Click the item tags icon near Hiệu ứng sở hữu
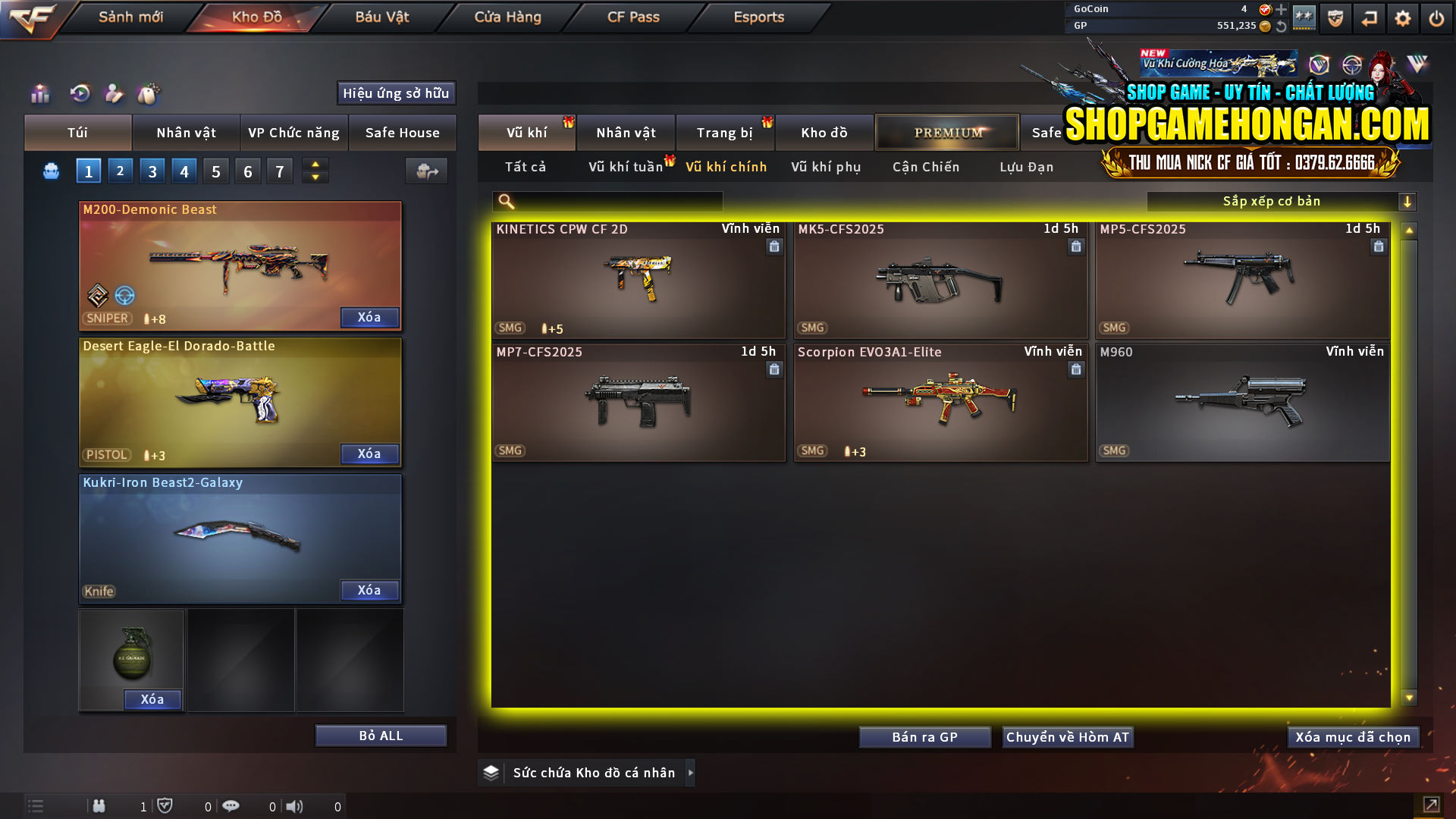This screenshot has width=1456, height=819. tap(149, 93)
